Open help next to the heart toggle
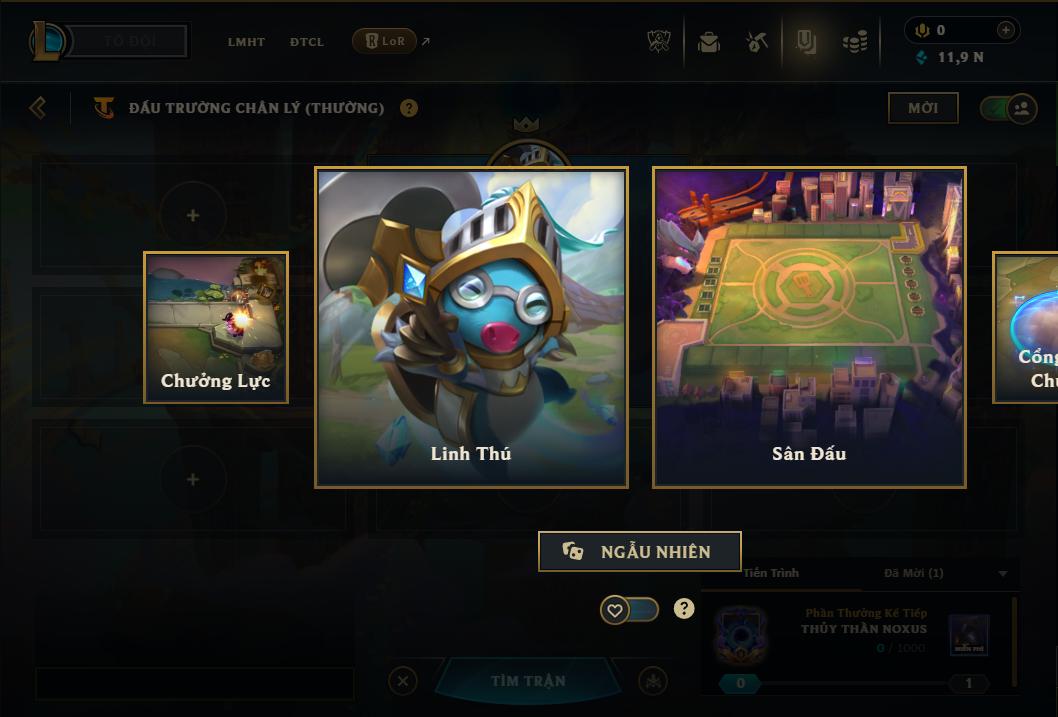Image resolution: width=1058 pixels, height=717 pixels. tap(684, 608)
